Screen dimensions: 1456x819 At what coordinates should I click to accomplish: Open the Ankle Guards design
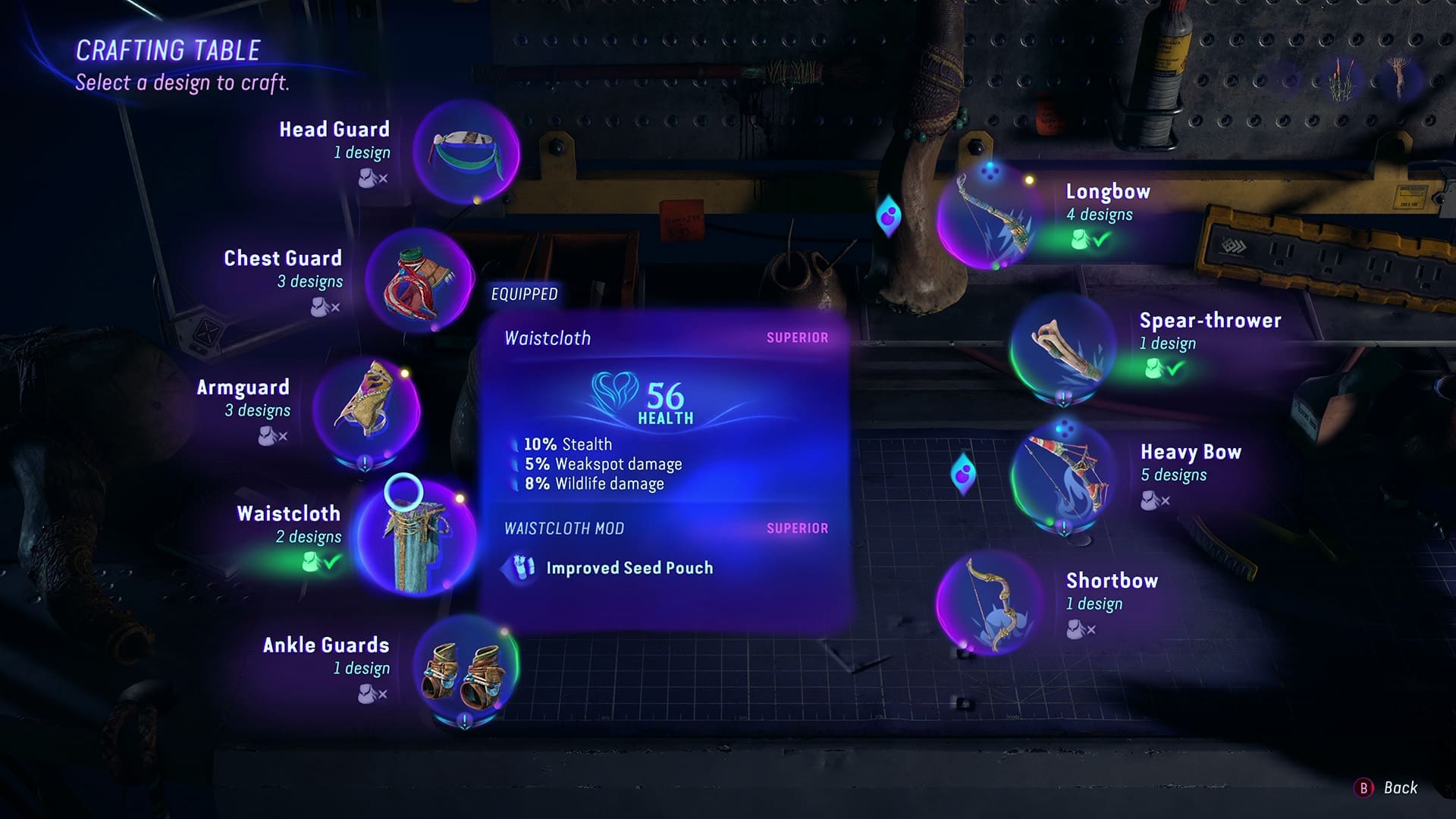point(466,668)
